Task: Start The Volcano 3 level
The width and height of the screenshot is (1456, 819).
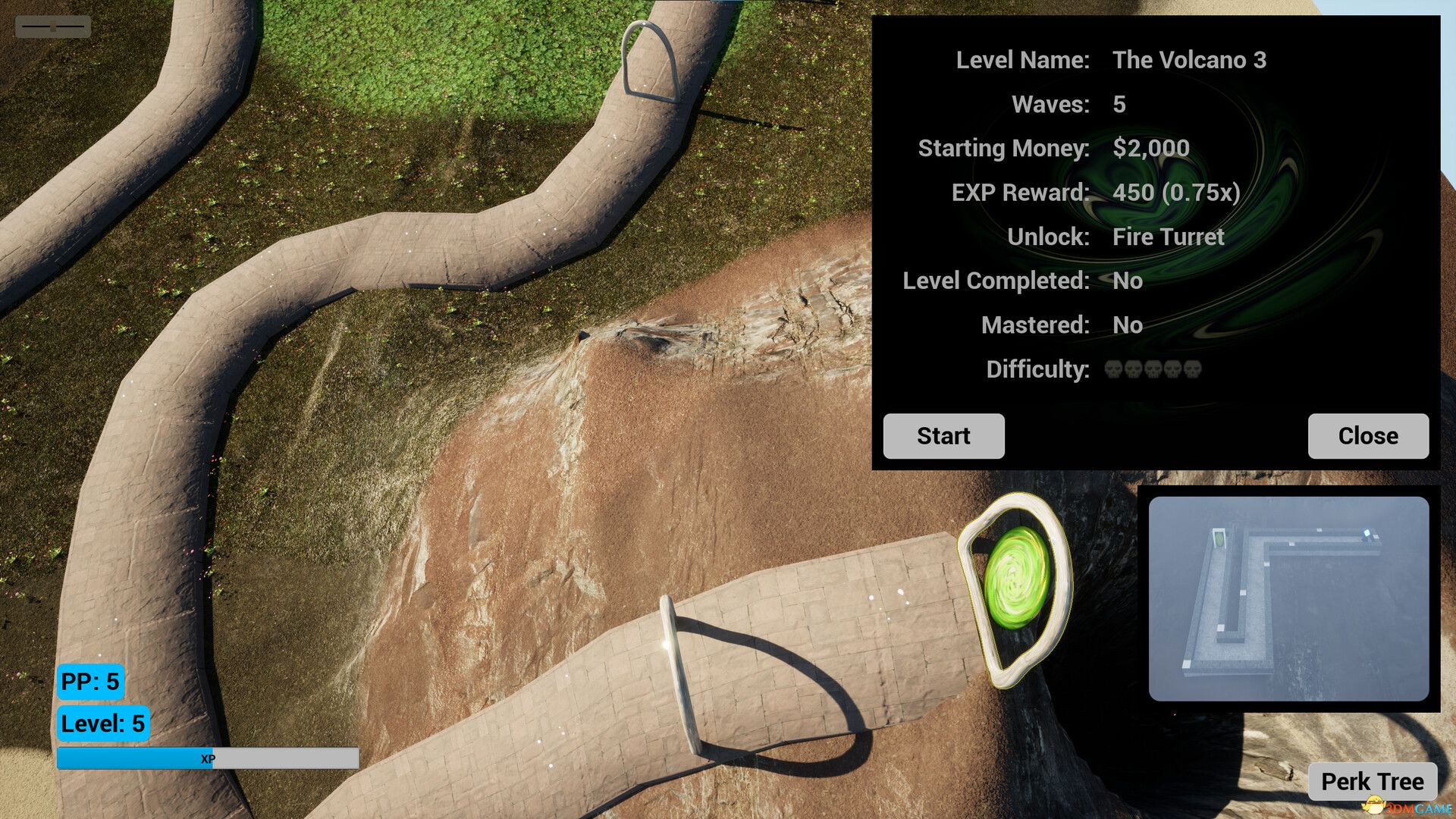Action: 943,436
